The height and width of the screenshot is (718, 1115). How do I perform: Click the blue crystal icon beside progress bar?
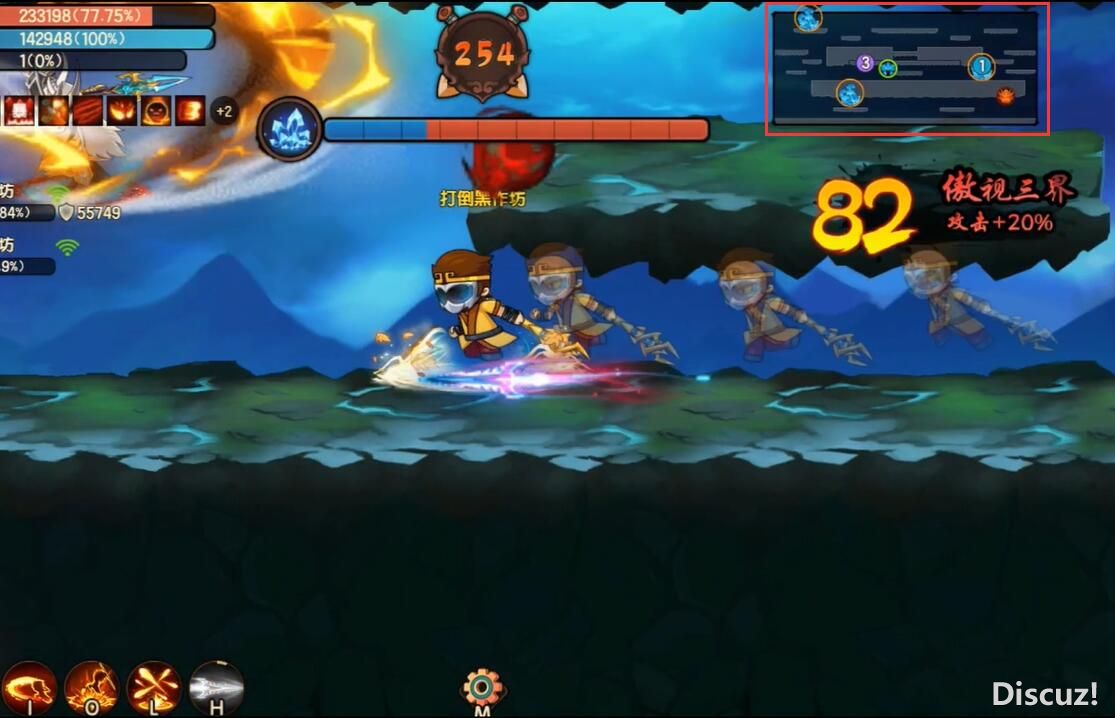(291, 130)
